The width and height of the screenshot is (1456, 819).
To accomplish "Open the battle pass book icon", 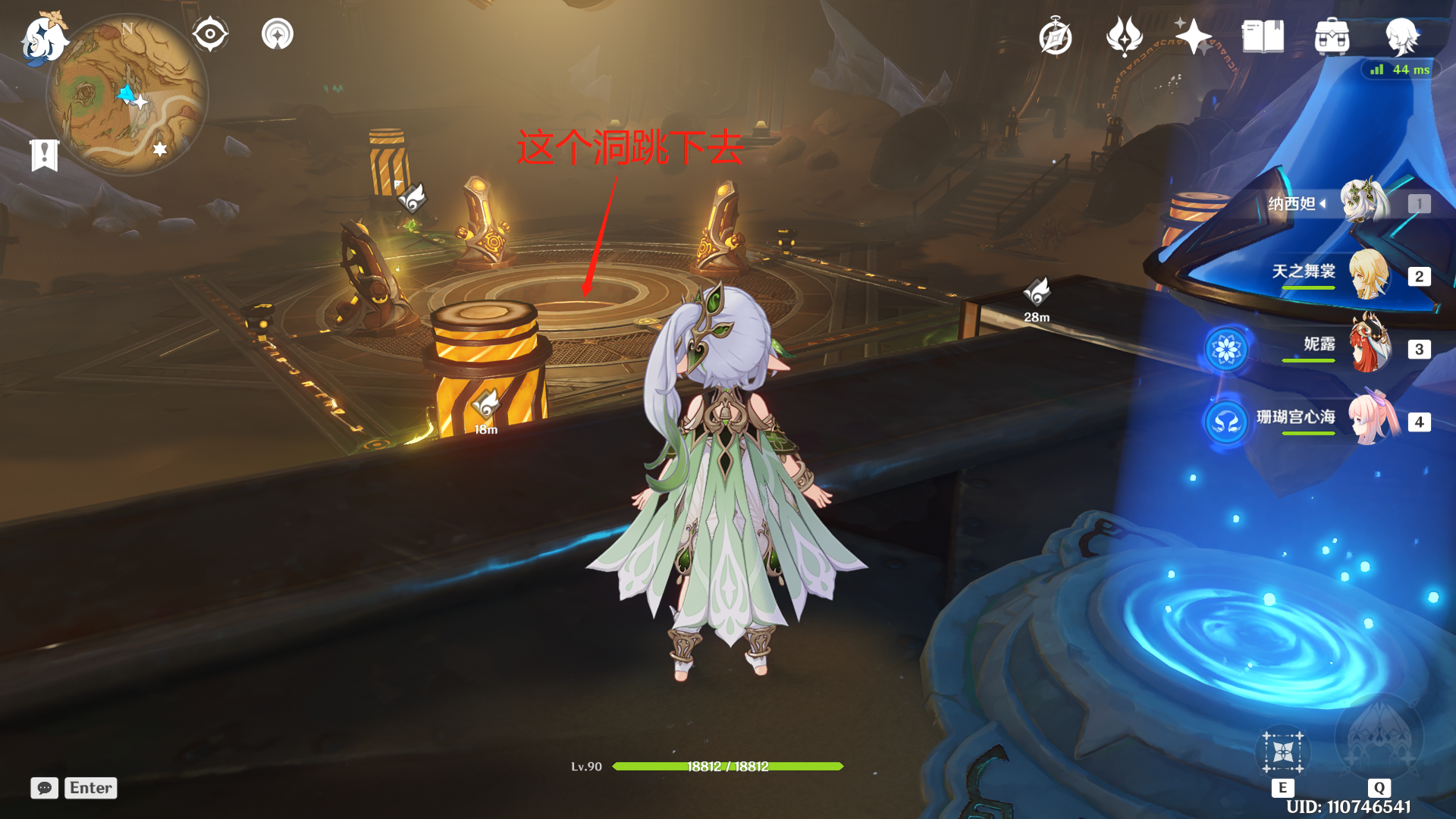I will pos(1263,36).
